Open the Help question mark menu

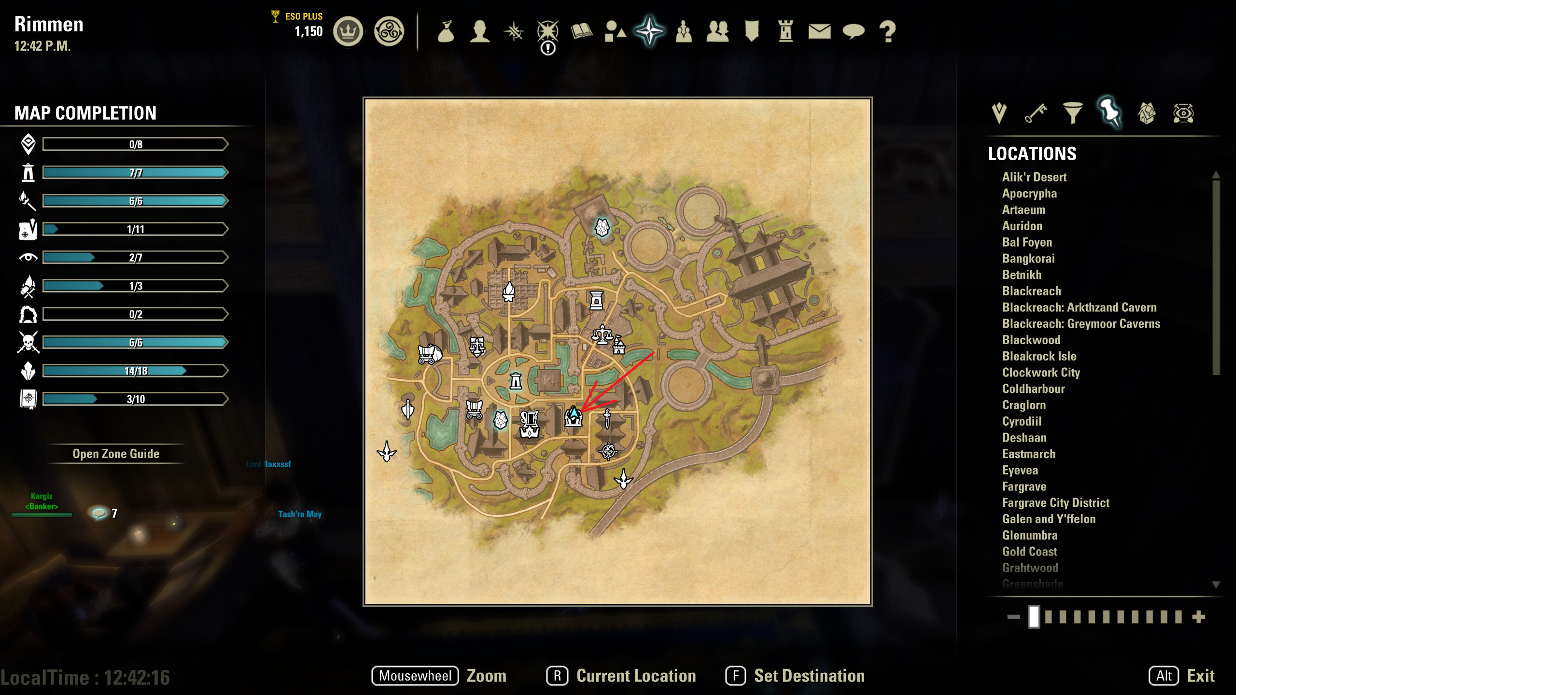887,31
